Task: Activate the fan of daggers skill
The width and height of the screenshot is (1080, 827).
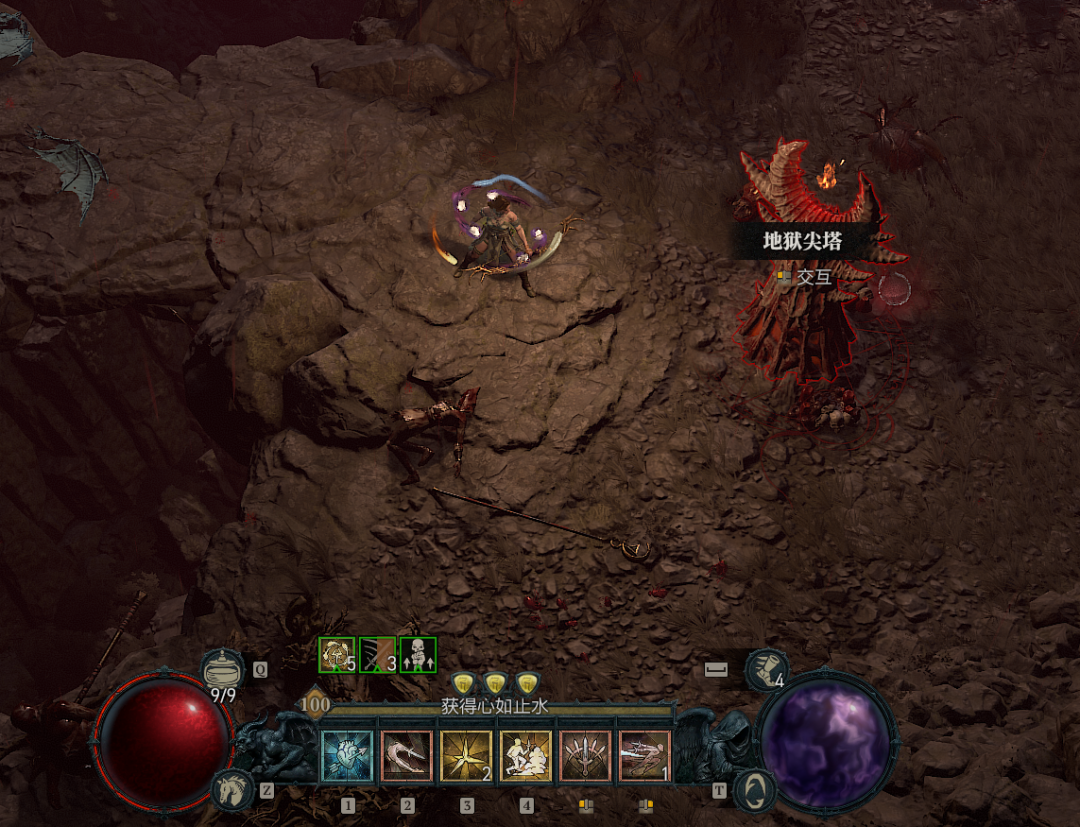Action: [586, 756]
